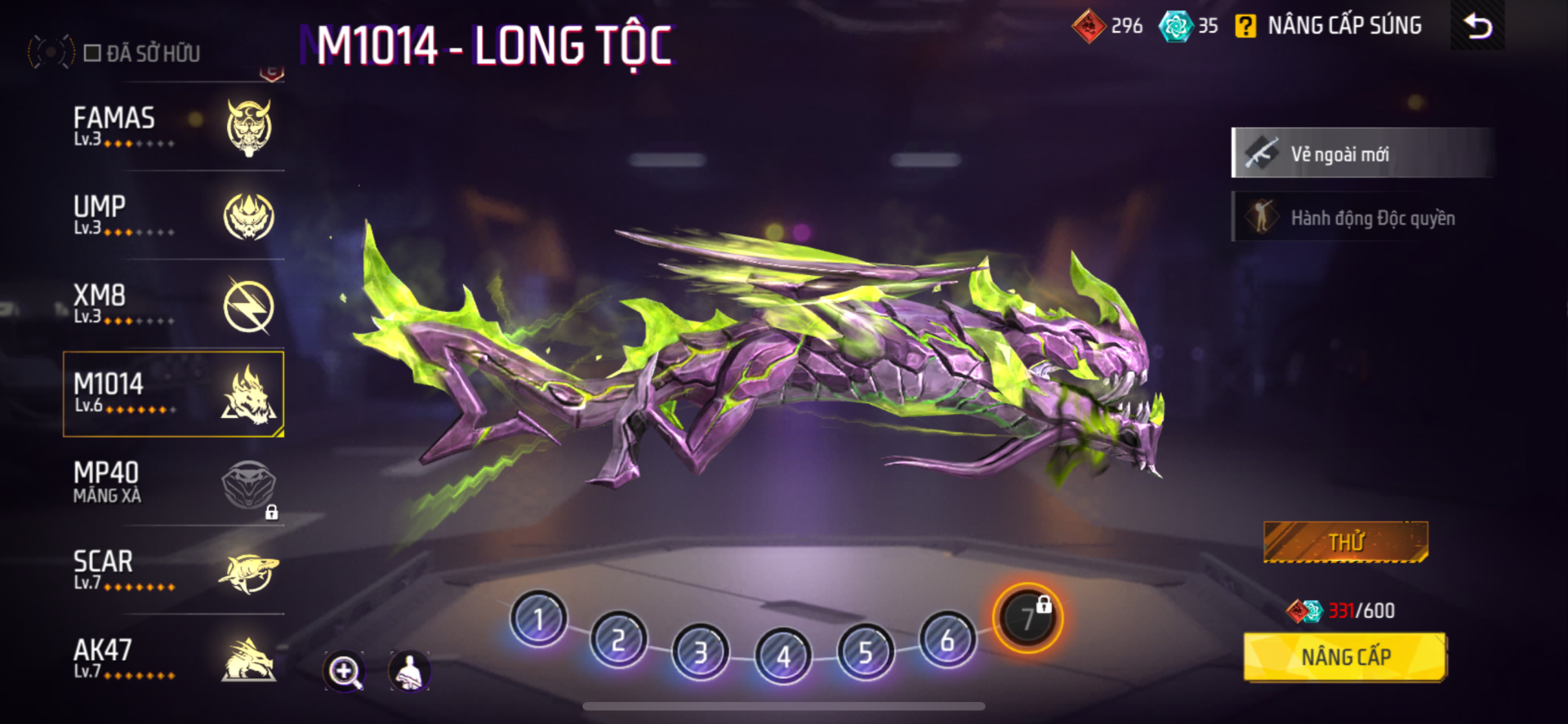Select the SCAR Lv.7 weapon entry
This screenshot has height=724, width=1568.
tap(173, 571)
